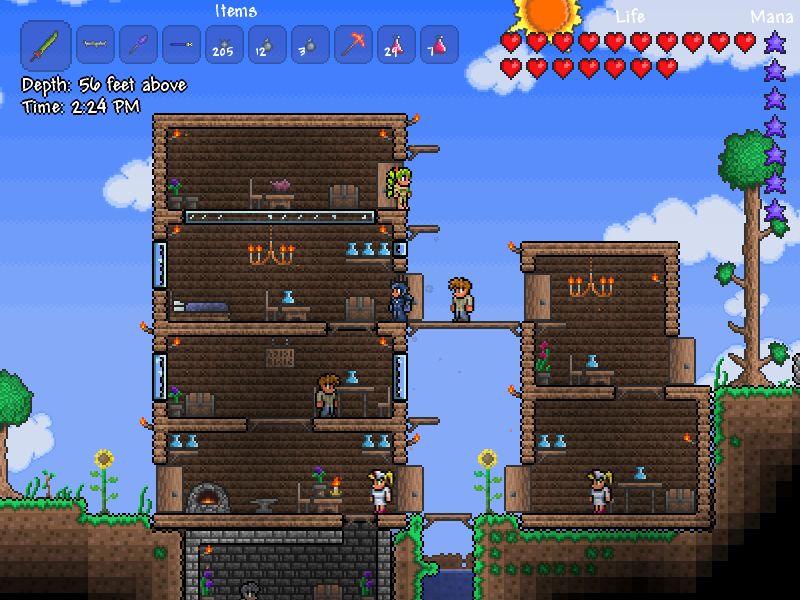The image size is (800, 600).
Task: Select the stack of 12 bombs
Action: coord(267,45)
